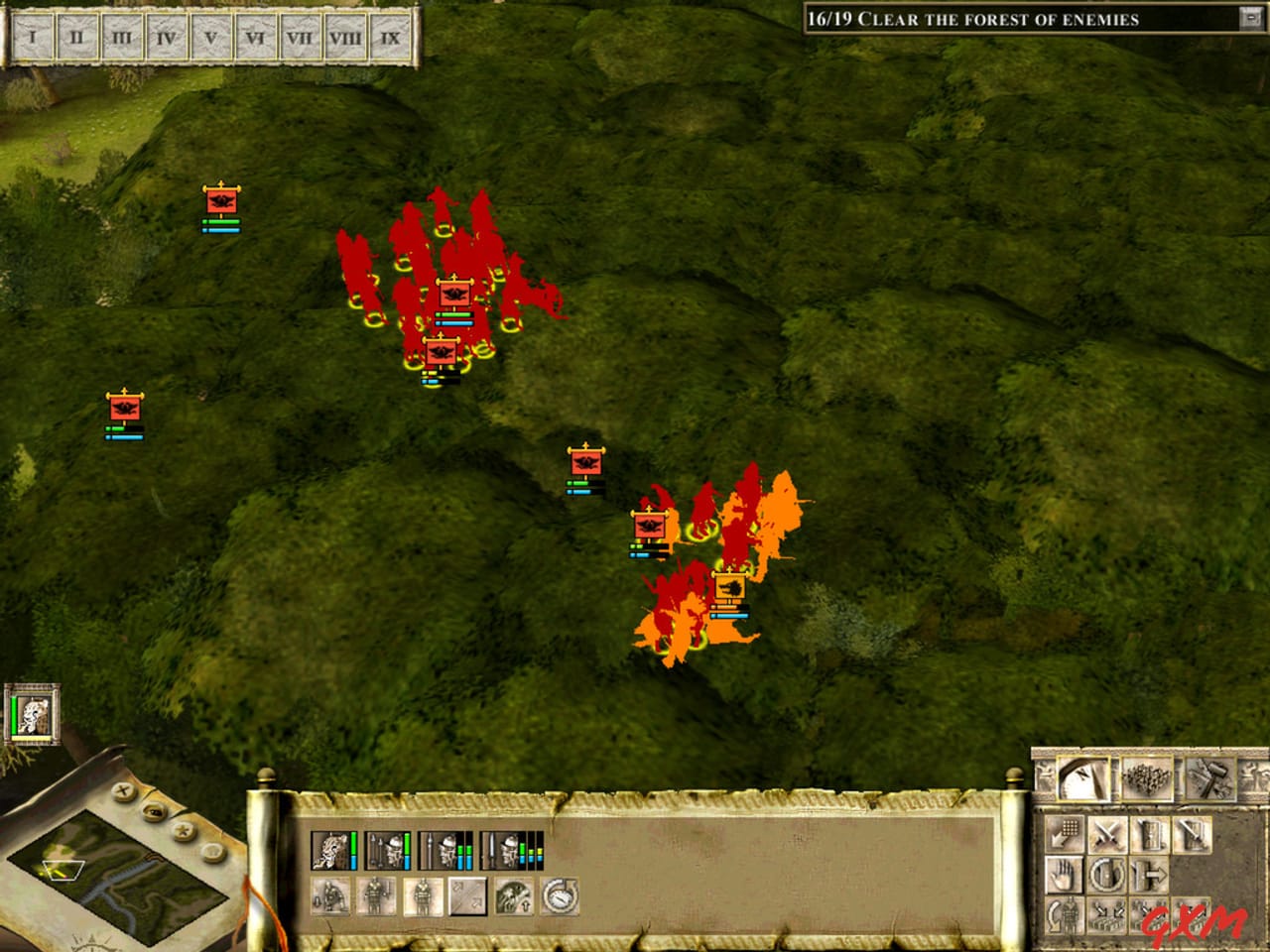Screen dimensions: 1270x952
Task: Select the group I tab
Action: click(x=34, y=38)
